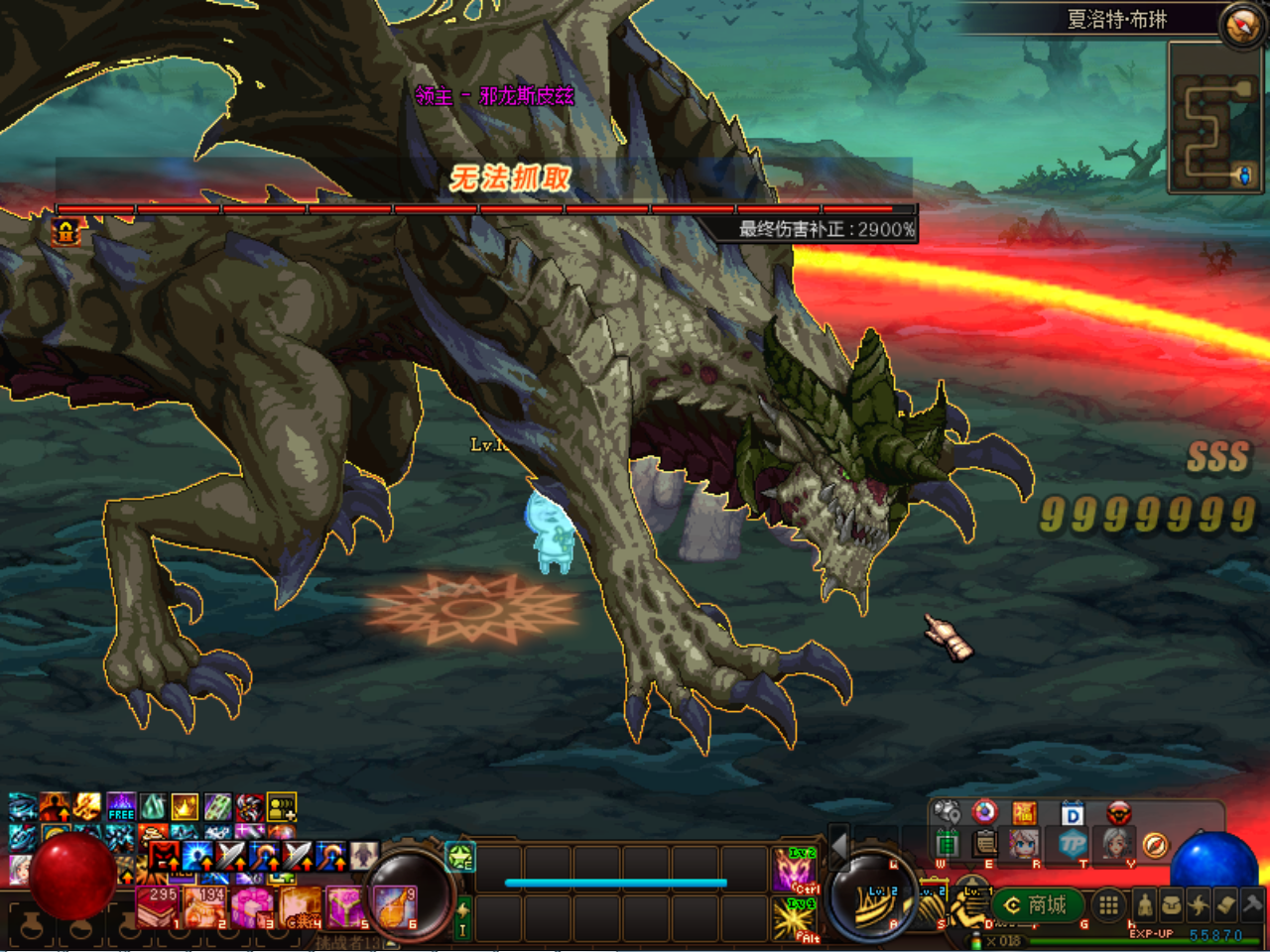Click the green star E icon
This screenshot has width=1270, height=952.
460,857
